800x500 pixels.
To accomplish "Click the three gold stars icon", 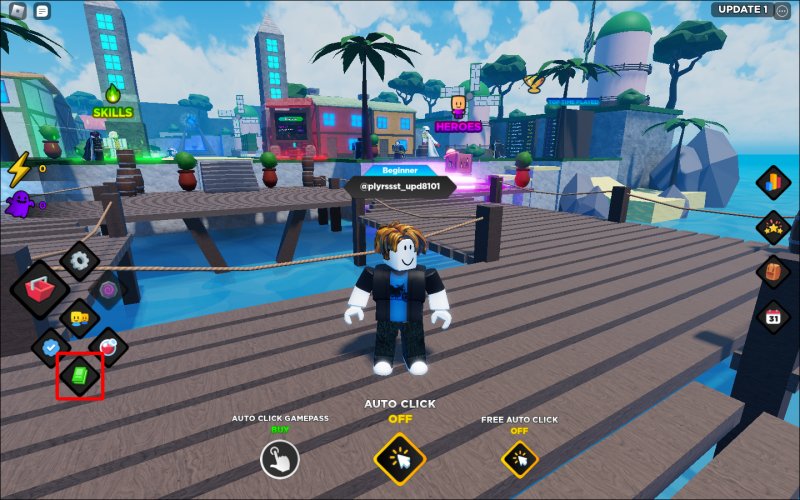I will (773, 229).
